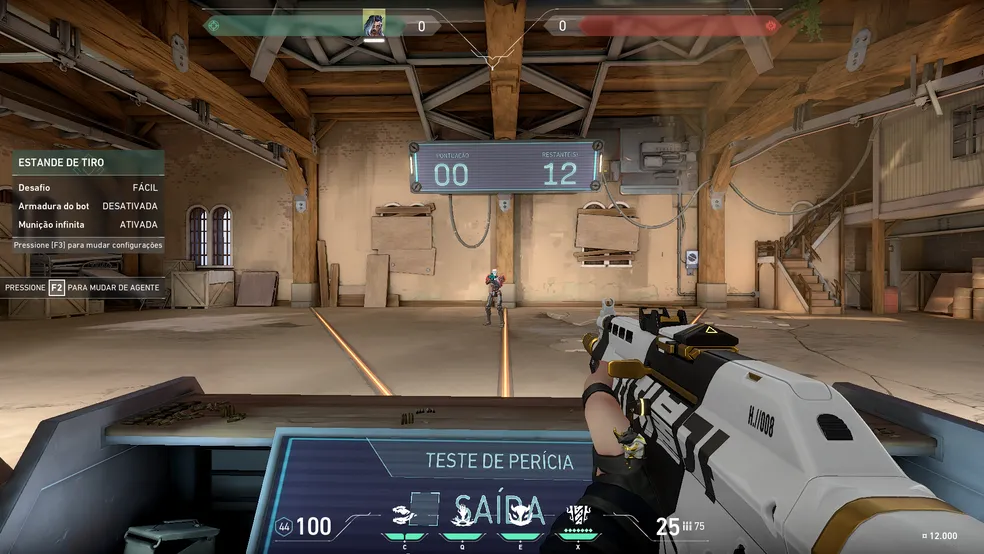Image resolution: width=984 pixels, height=554 pixels.
Task: Select the Fade agent portrait in top bar
Action: point(374,24)
